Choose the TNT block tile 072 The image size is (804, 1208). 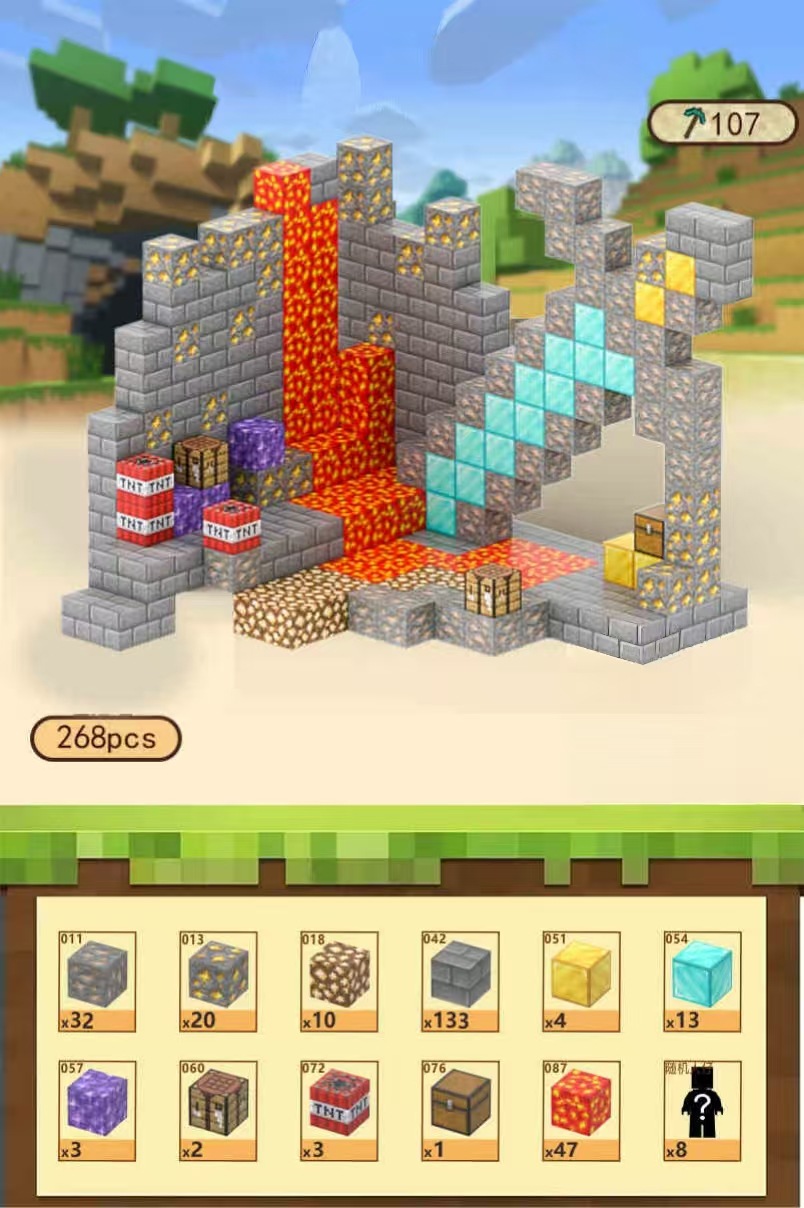tap(339, 1110)
